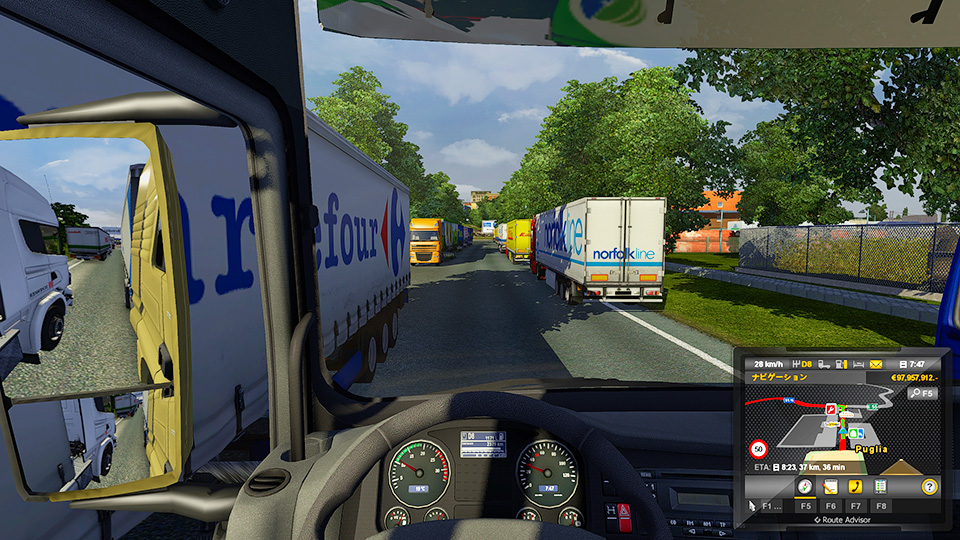
Task: Click the repair service wrench marker on map
Action: tap(829, 409)
